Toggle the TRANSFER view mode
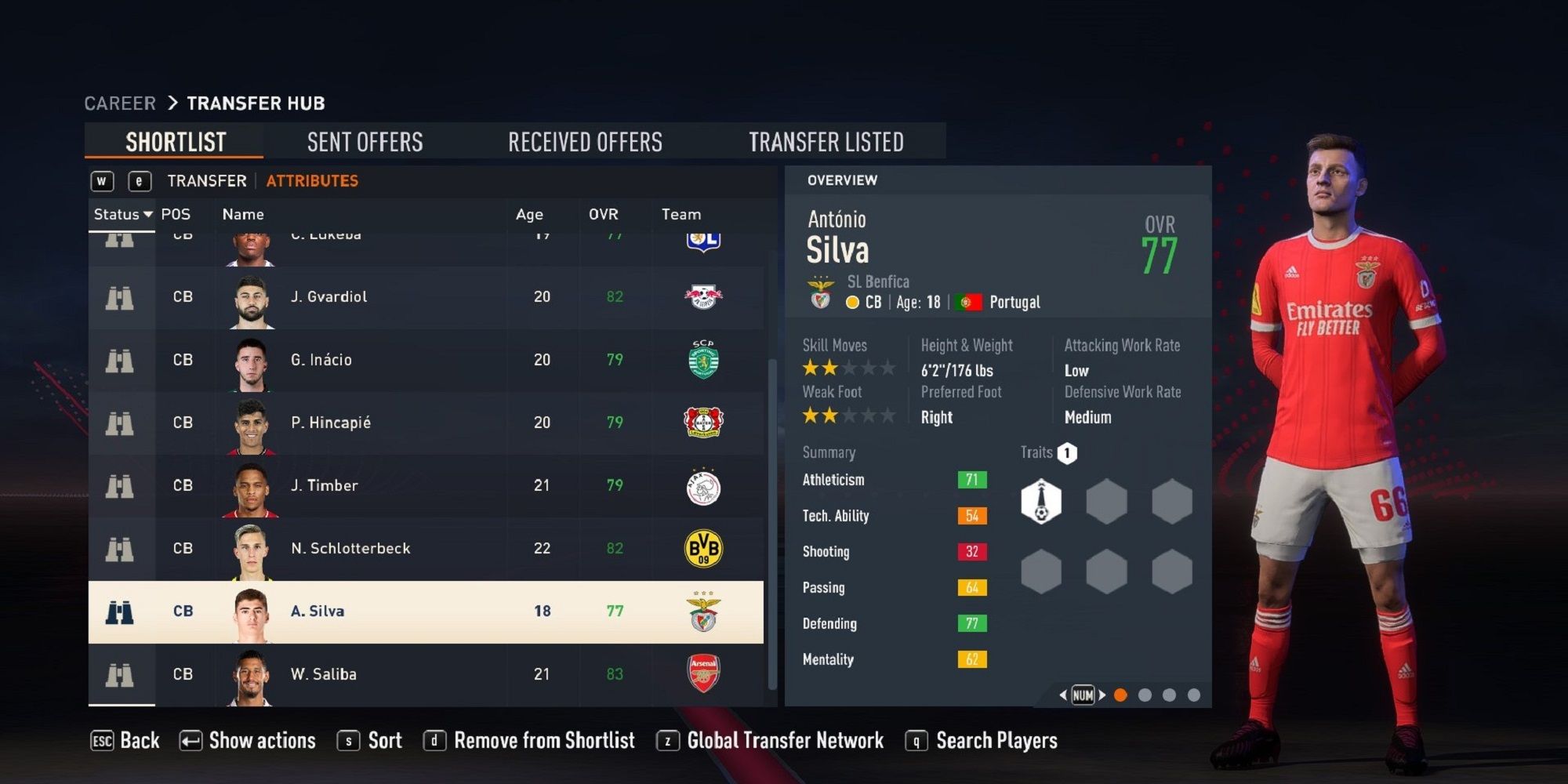Image resolution: width=1568 pixels, height=784 pixels. [x=205, y=180]
